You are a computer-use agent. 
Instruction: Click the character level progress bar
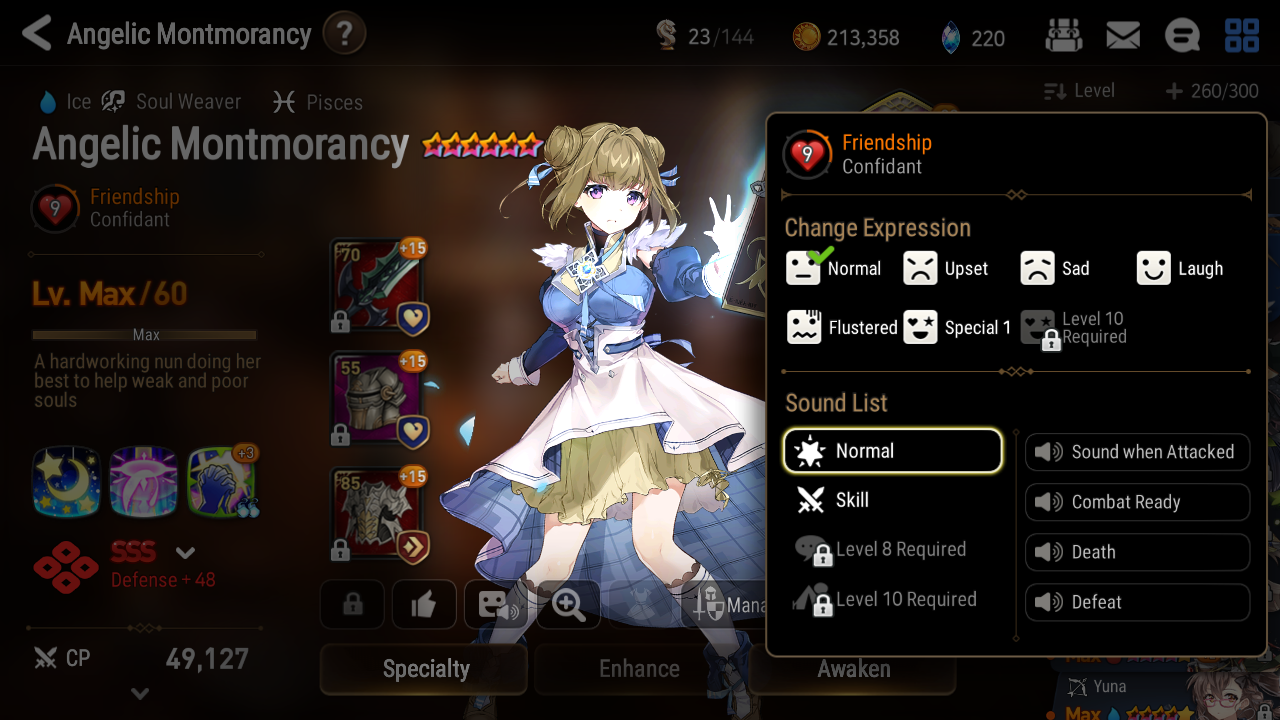pos(145,335)
